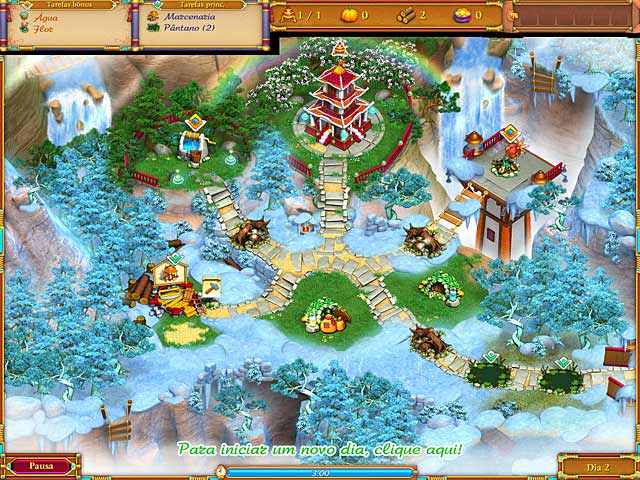Click the Água bonus task entry
The width and height of the screenshot is (640, 480).
tap(46, 17)
